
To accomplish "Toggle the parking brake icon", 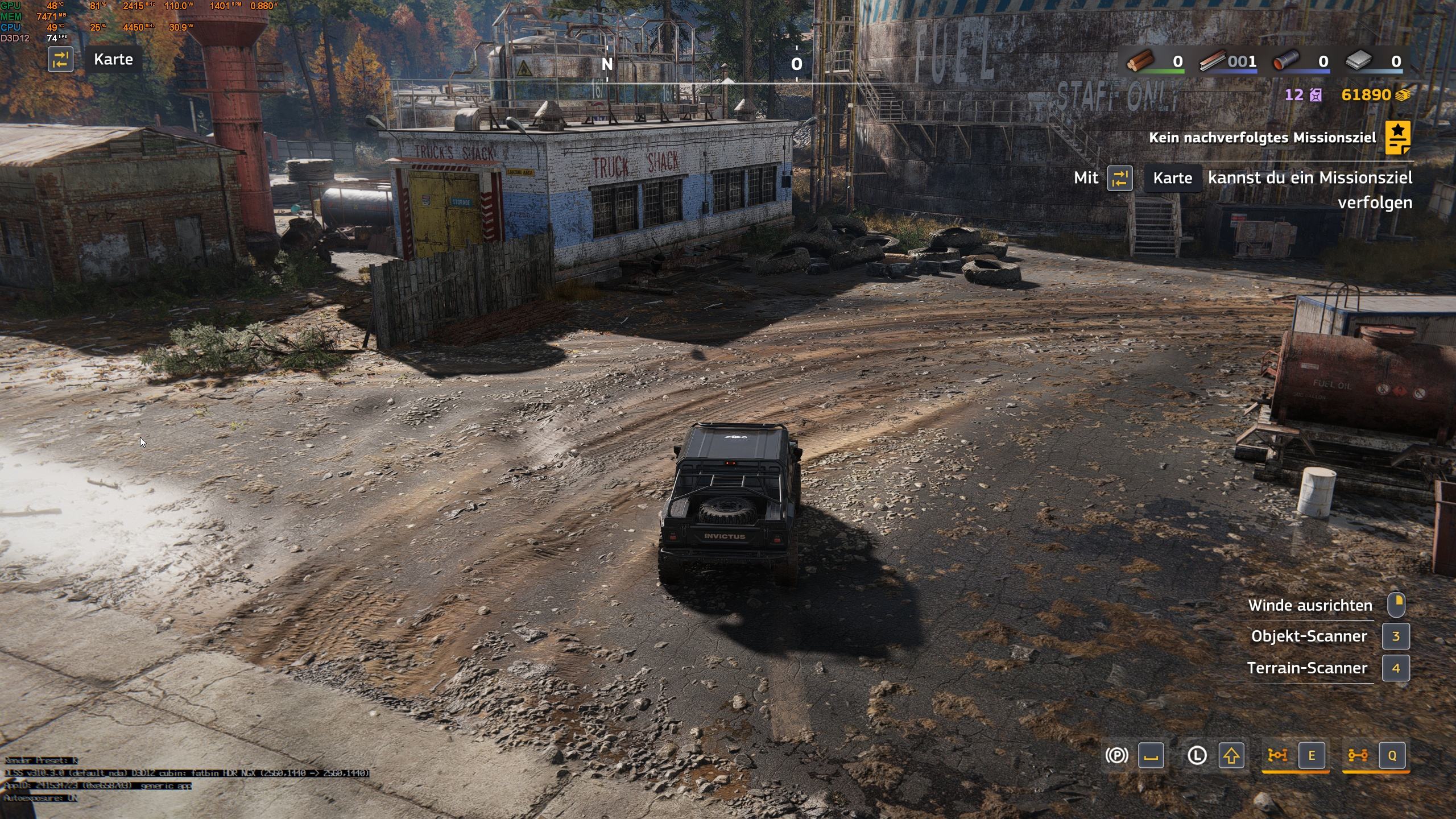I will (1116, 755).
